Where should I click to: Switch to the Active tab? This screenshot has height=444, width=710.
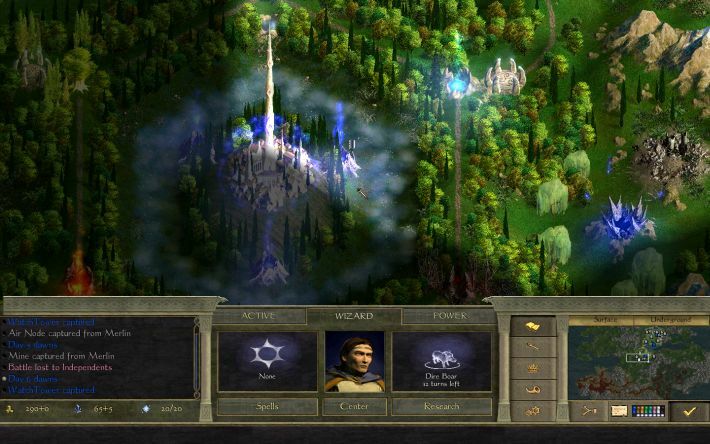point(258,316)
